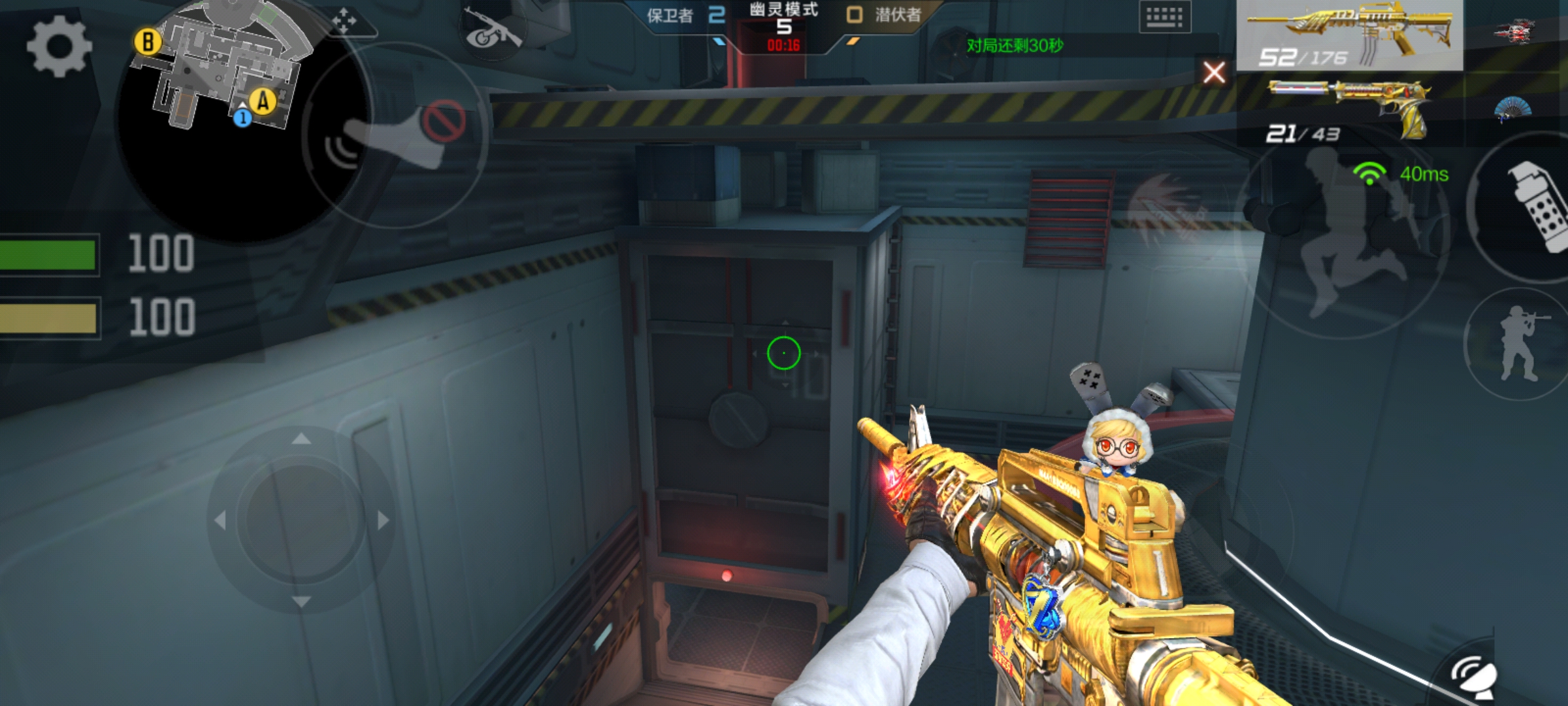This screenshot has height=706, width=1568.
Task: Close the weapon panel with the X
Action: (1214, 72)
